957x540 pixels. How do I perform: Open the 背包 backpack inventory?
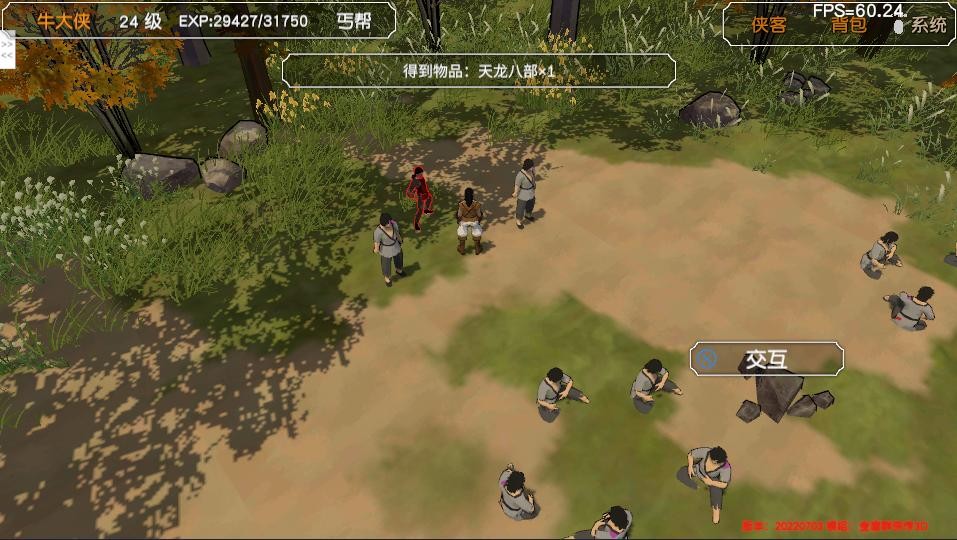click(848, 26)
